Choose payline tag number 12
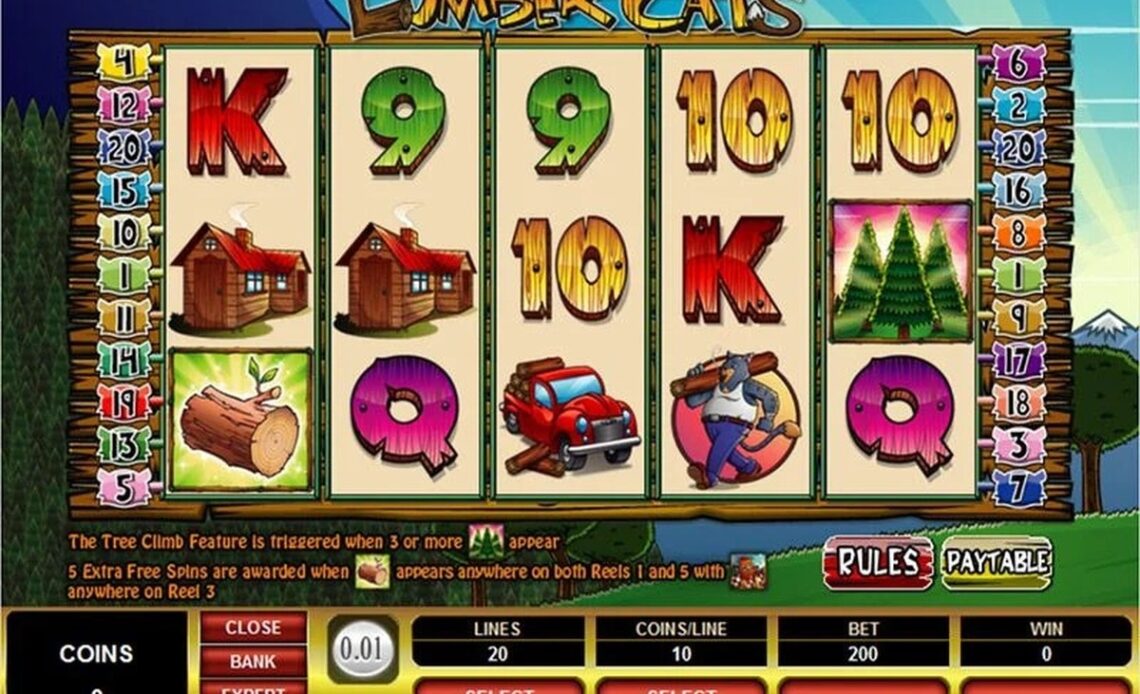The height and width of the screenshot is (694, 1140). [x=124, y=105]
